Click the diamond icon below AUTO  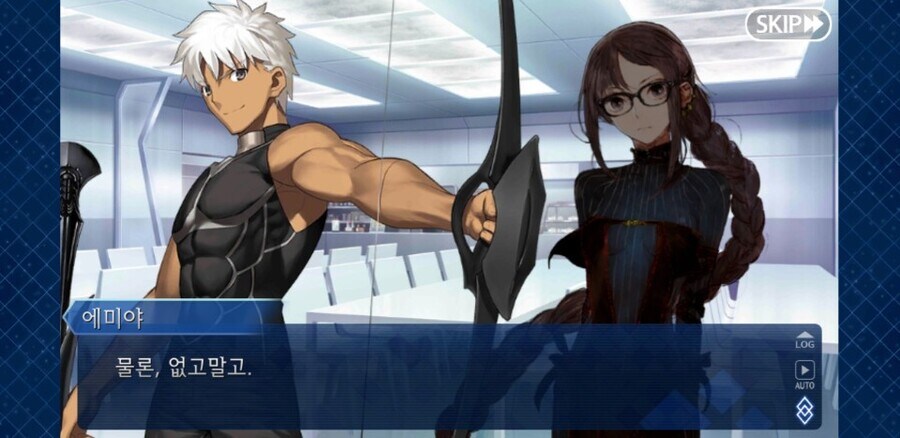tap(804, 409)
